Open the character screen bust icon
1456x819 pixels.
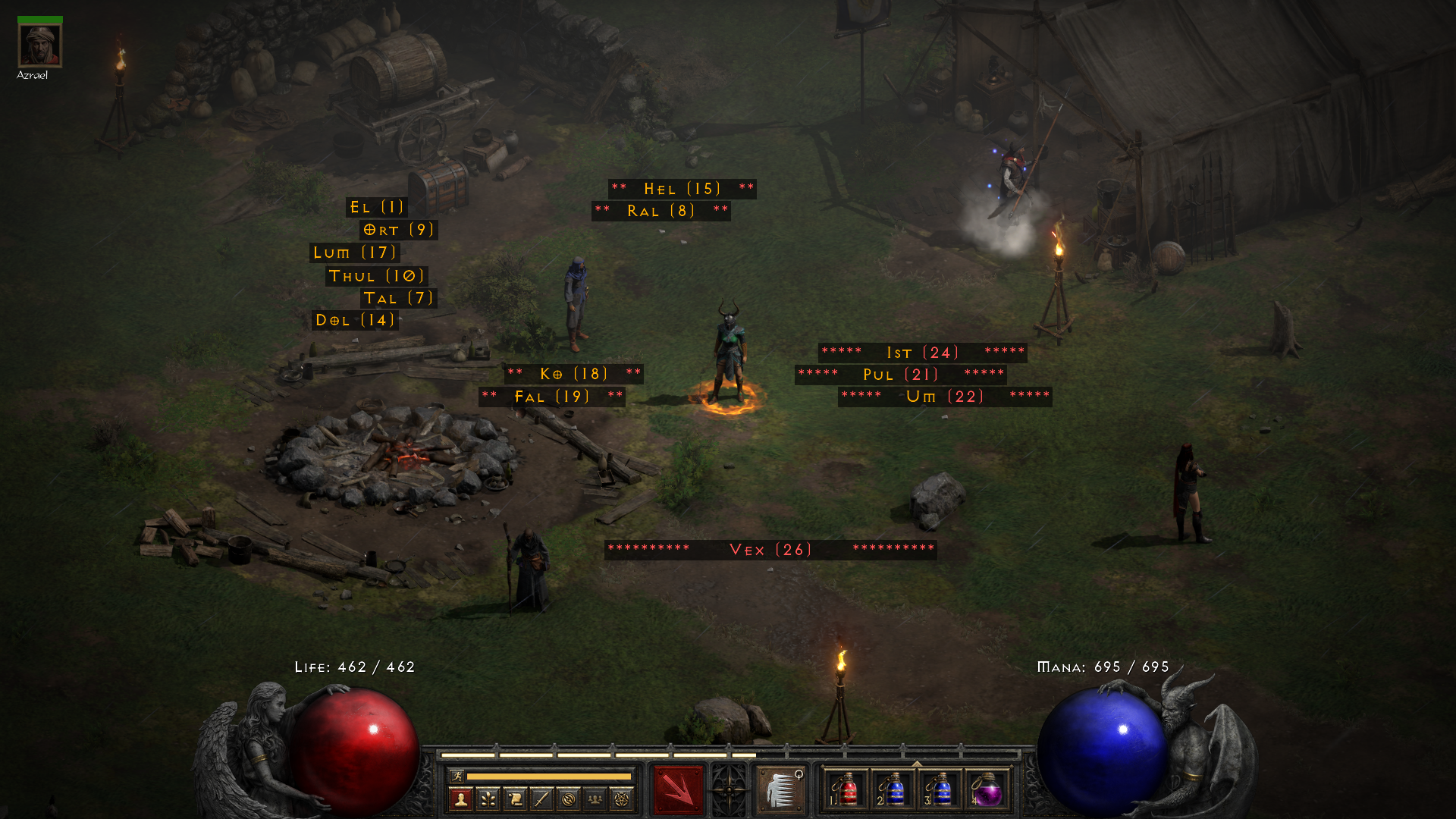pyautogui.click(x=461, y=799)
